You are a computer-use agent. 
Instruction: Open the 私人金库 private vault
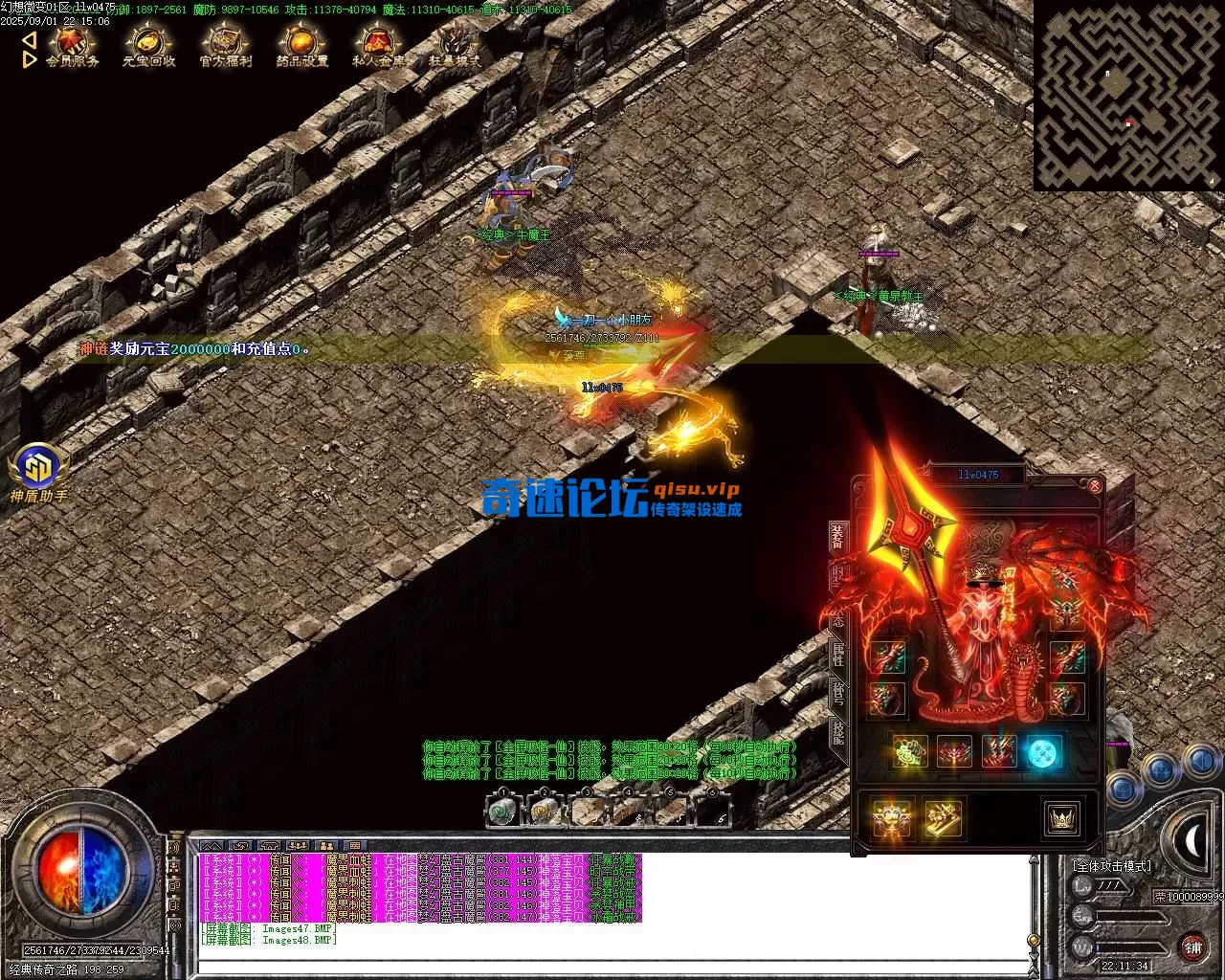[x=378, y=46]
